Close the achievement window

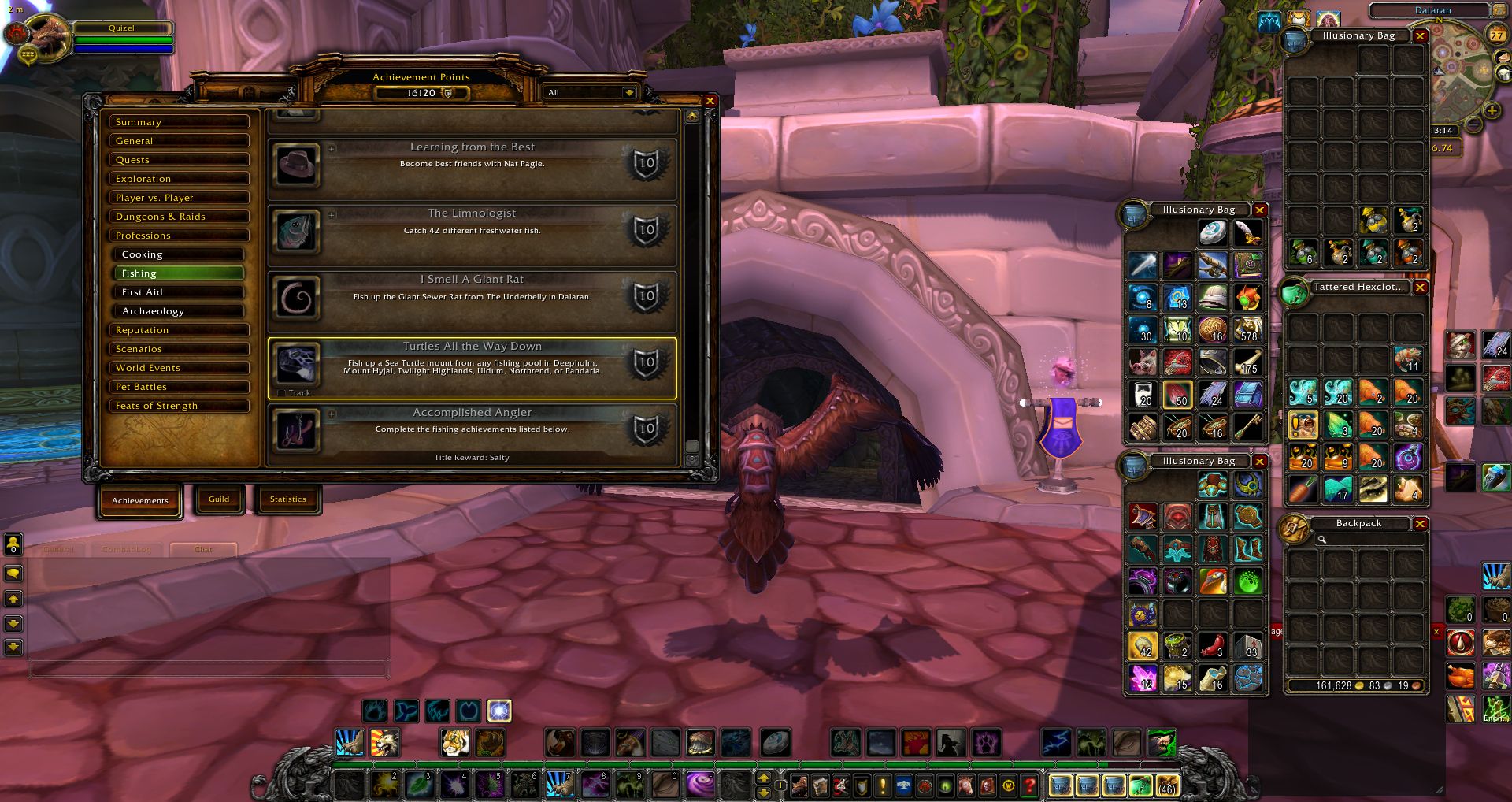pyautogui.click(x=710, y=101)
